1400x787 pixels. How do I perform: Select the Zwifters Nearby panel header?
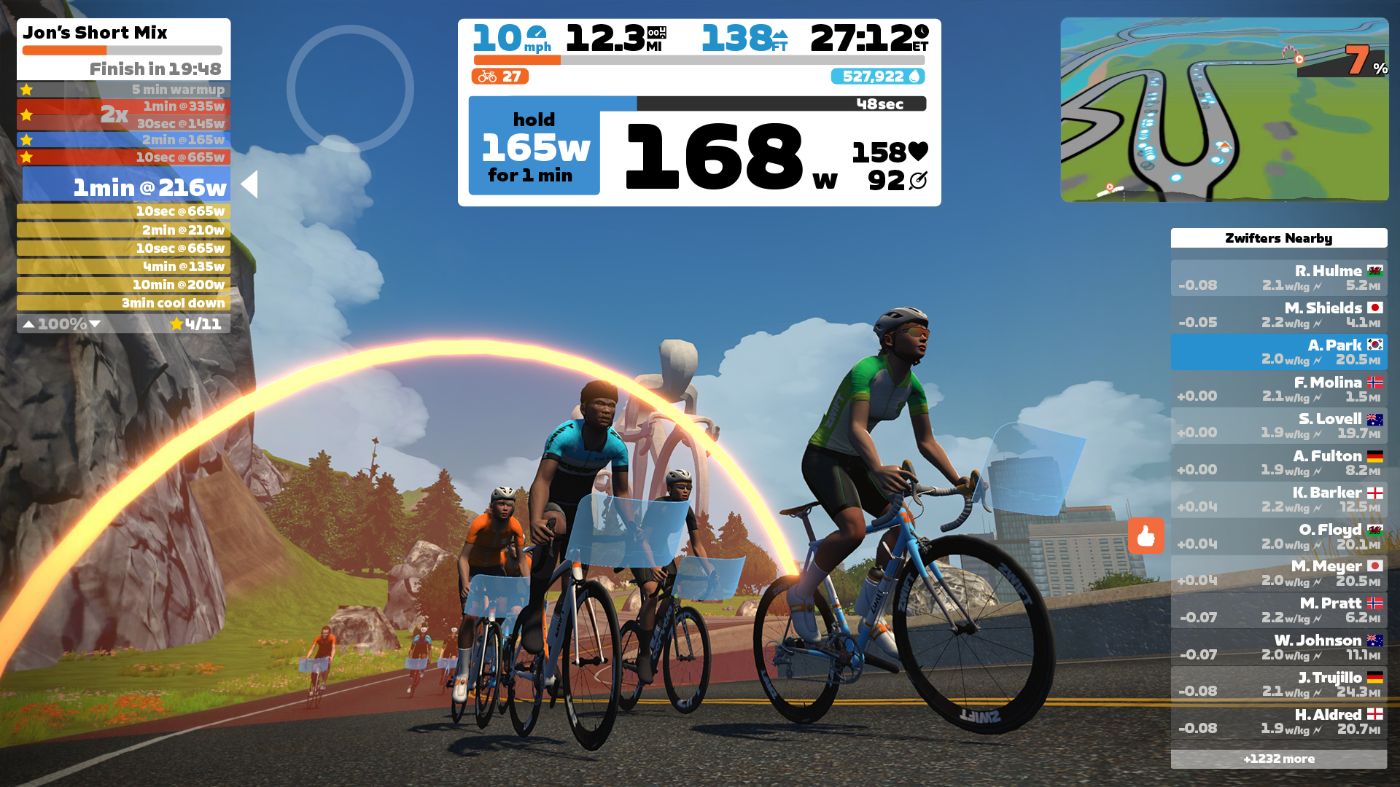pos(1278,238)
